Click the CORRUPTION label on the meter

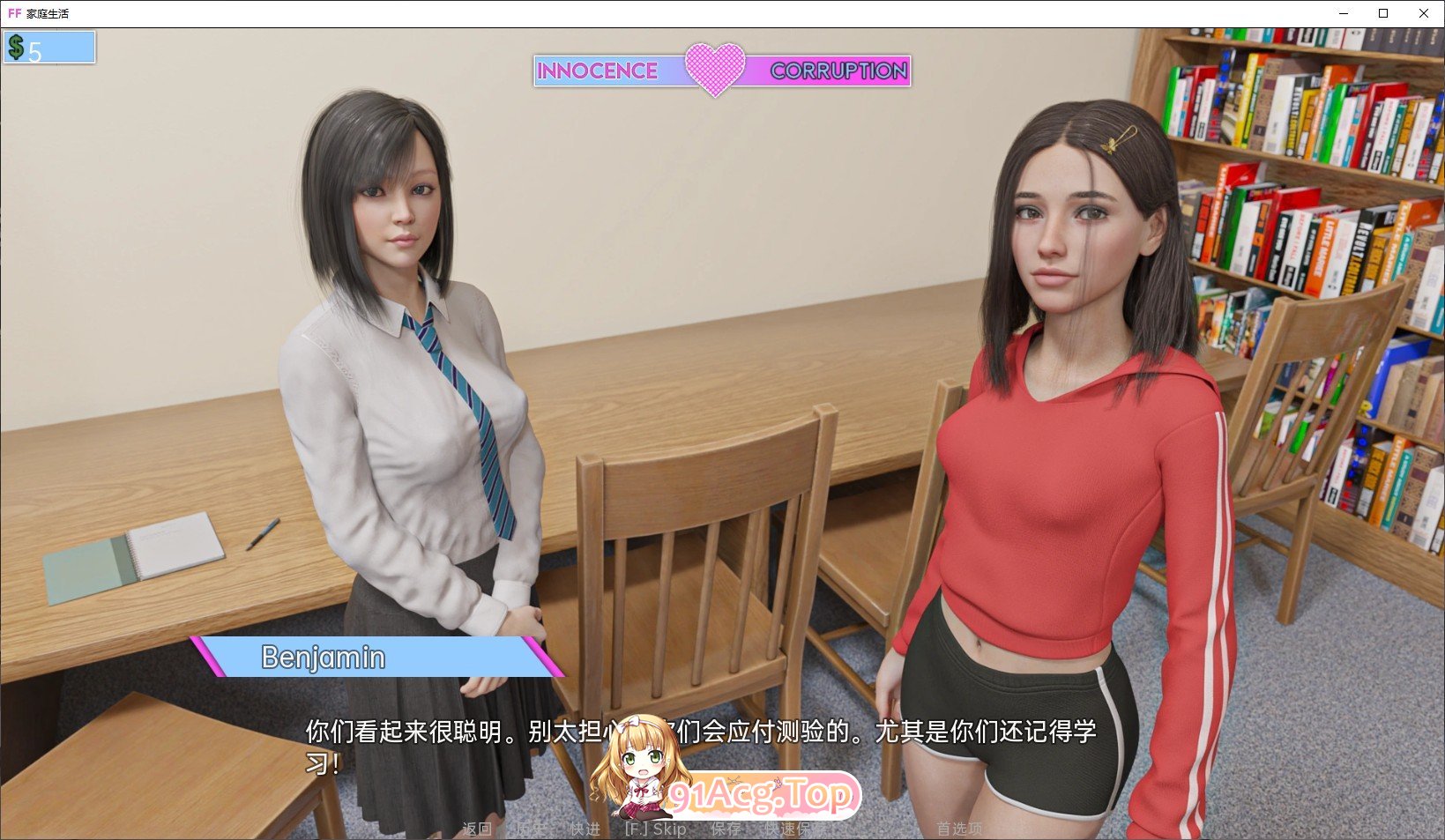pos(837,71)
